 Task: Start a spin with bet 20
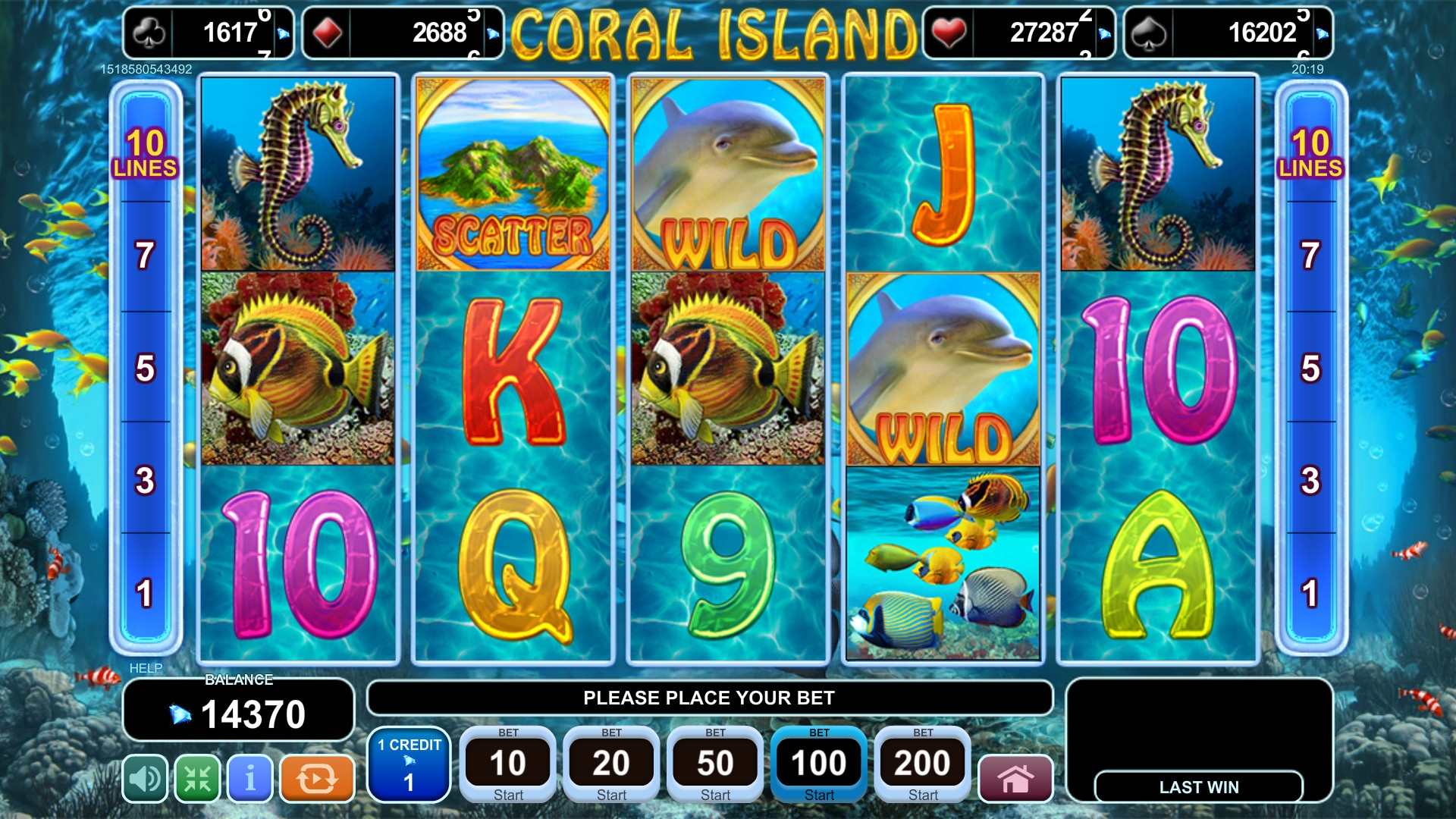[611, 764]
